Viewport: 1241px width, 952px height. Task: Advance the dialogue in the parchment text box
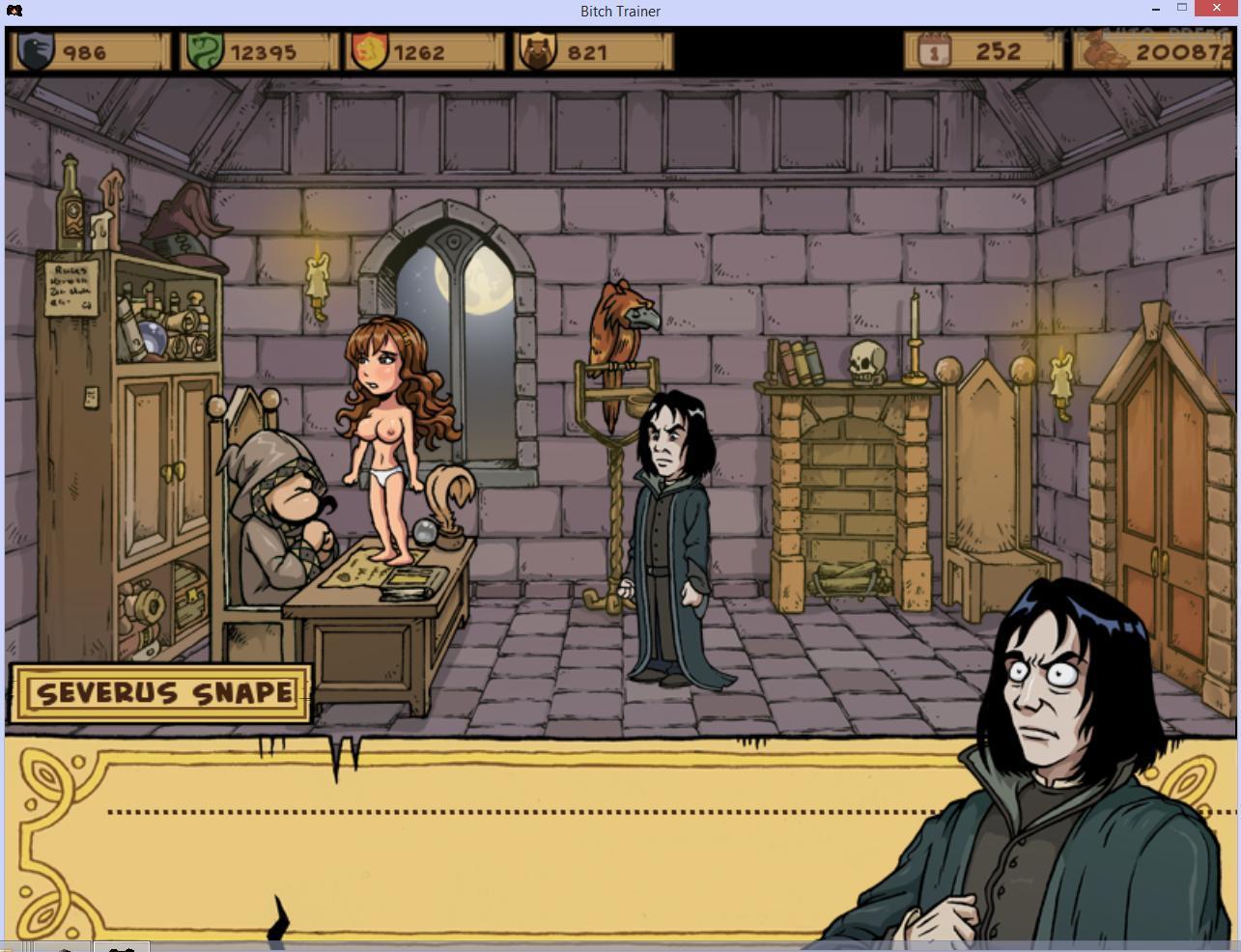[x=483, y=840]
